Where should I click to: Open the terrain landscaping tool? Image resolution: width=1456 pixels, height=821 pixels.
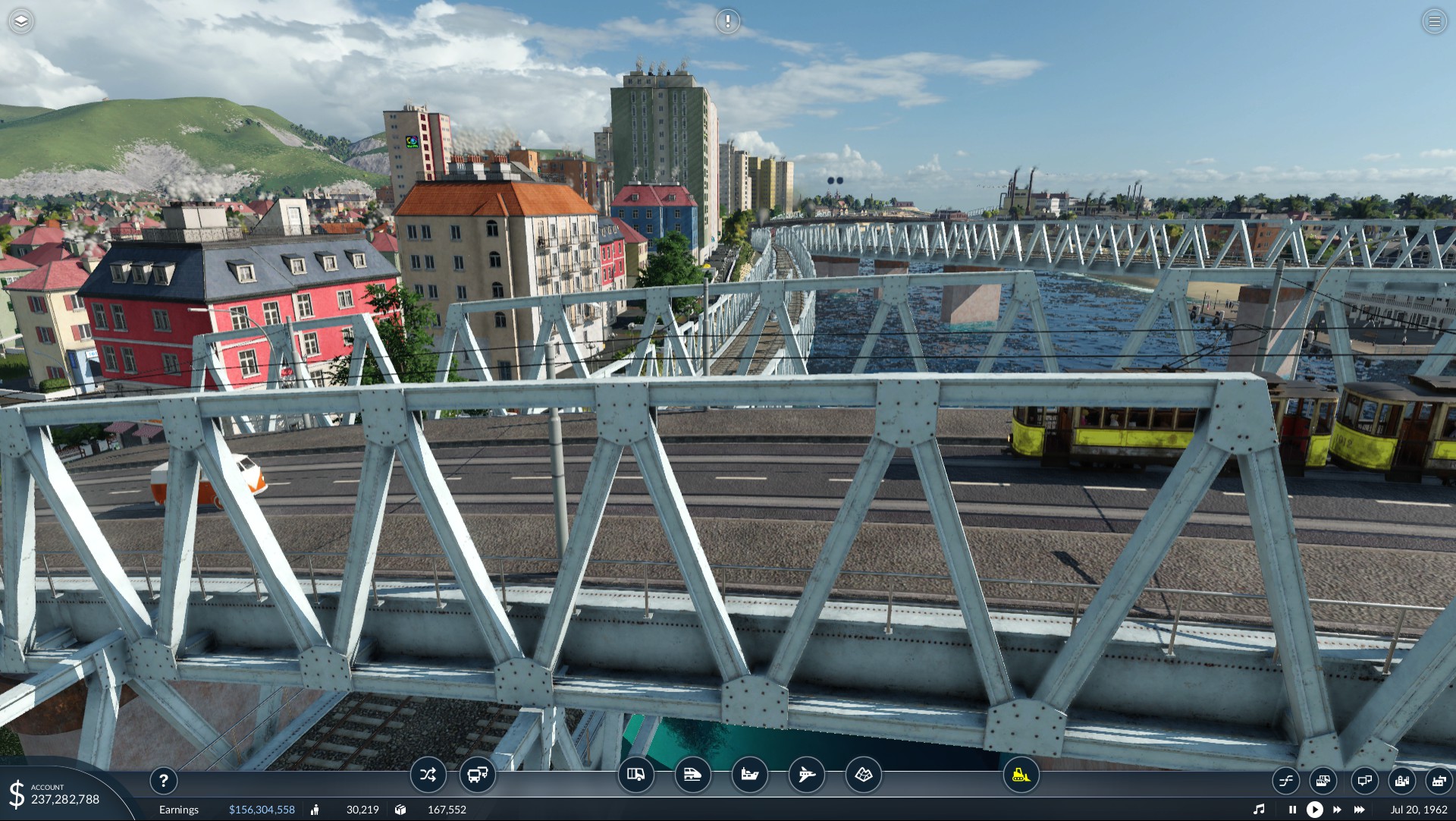tap(863, 775)
